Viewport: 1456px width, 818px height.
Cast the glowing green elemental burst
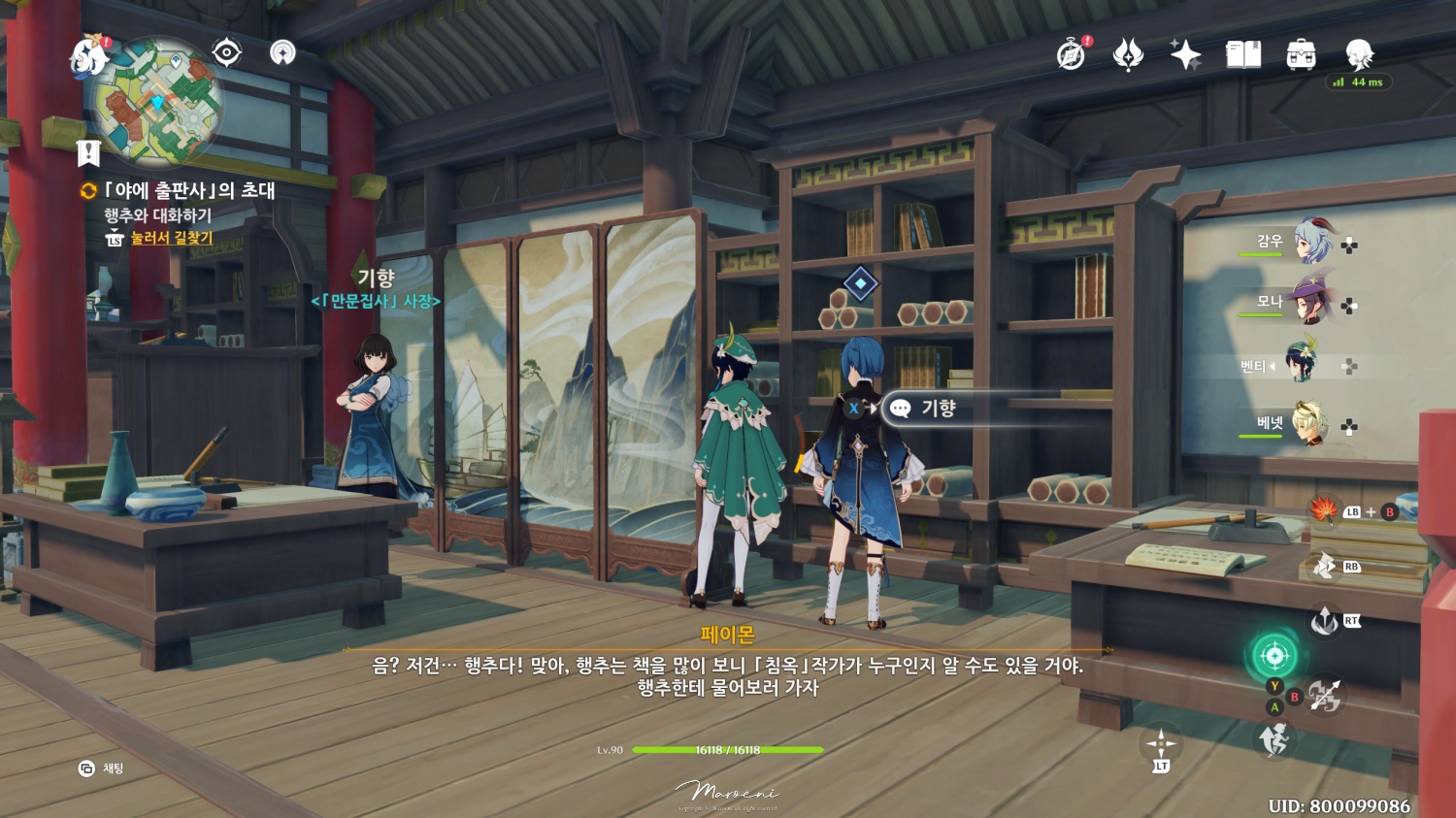point(1274,655)
